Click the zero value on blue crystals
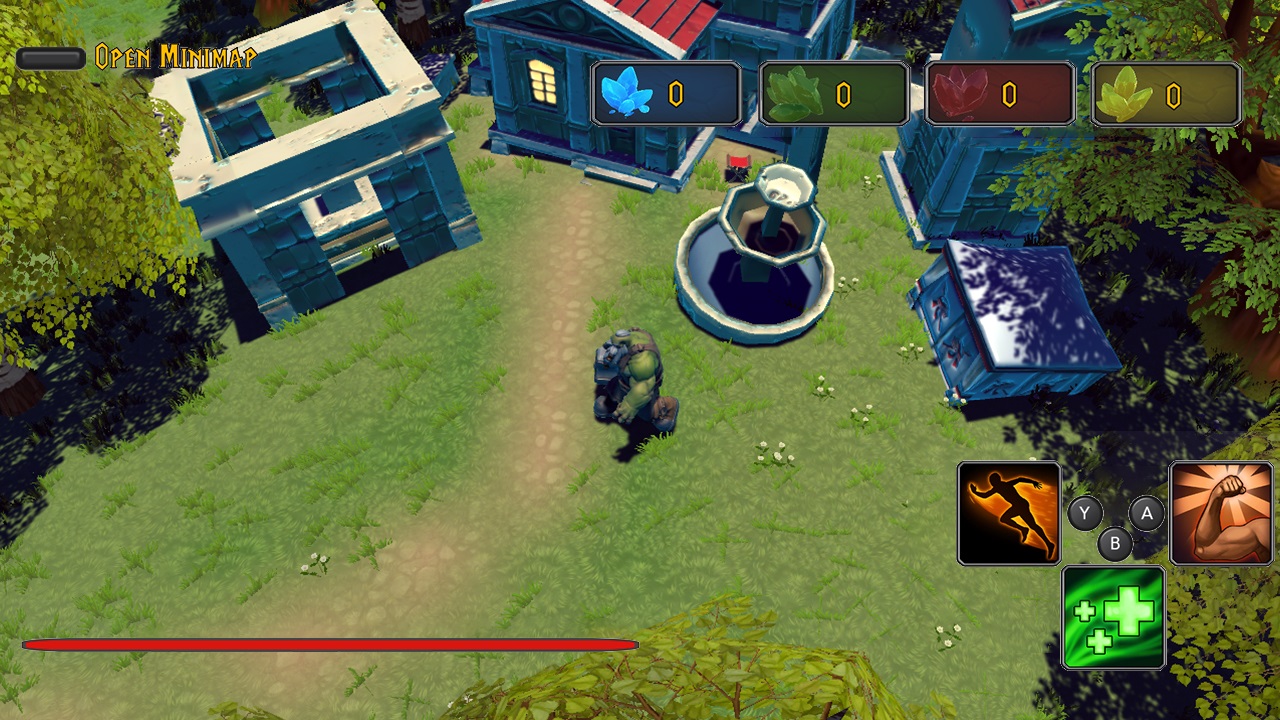 click(x=676, y=93)
